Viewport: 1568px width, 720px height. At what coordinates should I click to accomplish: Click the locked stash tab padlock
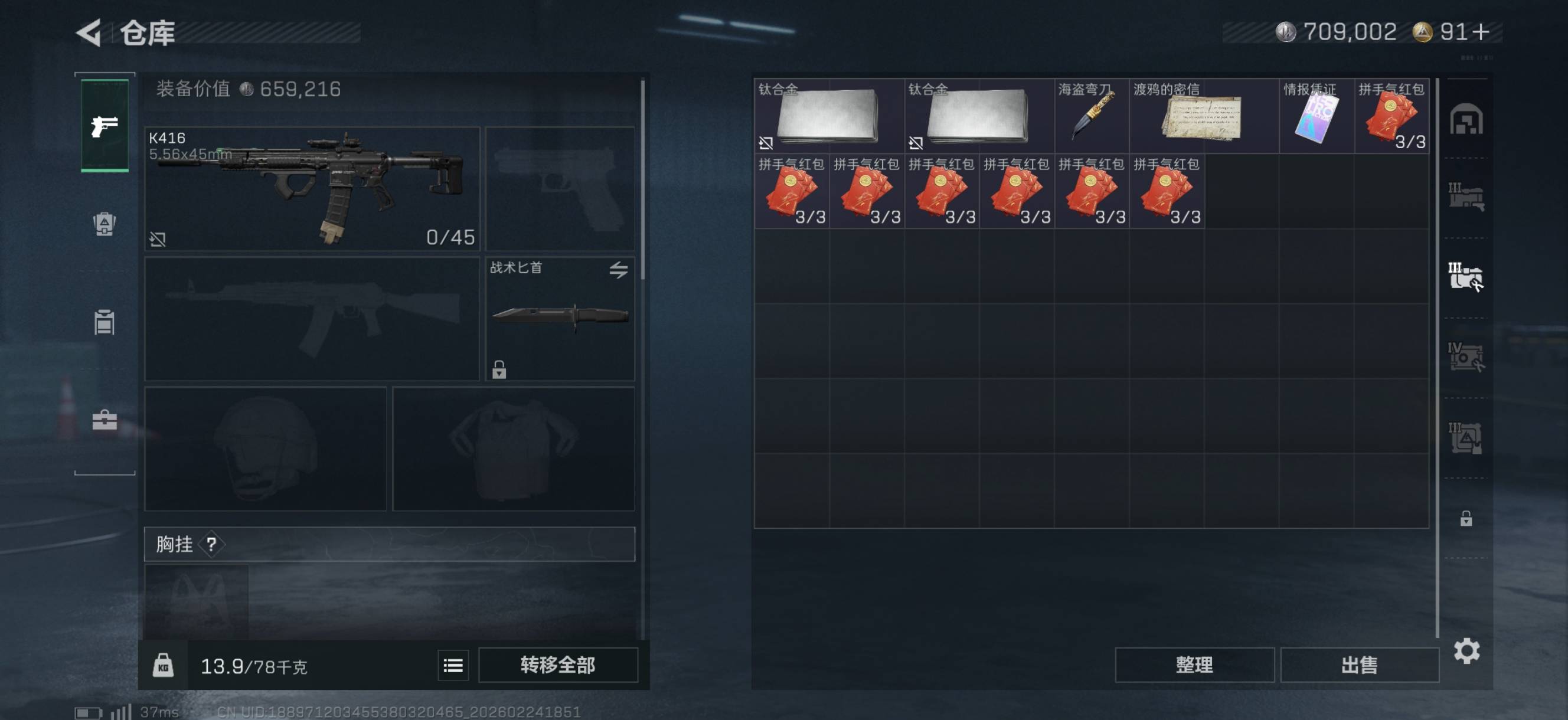point(1466,519)
